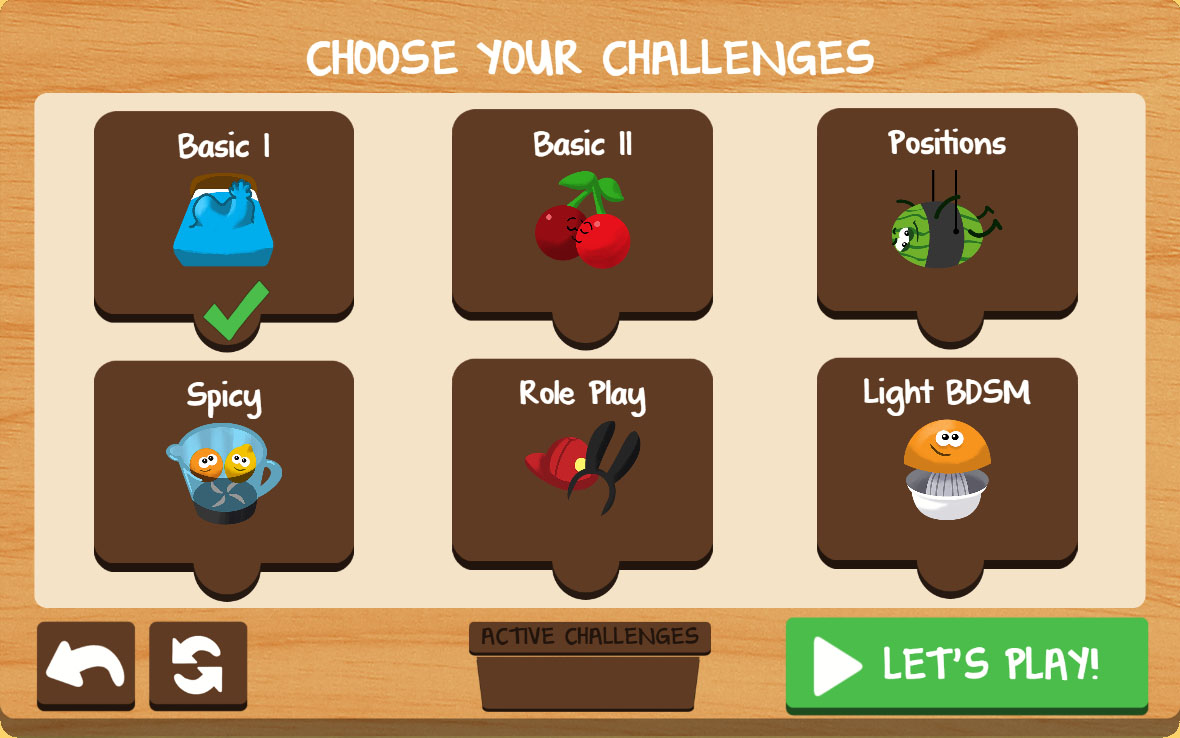Click the green Let's Play button
Screen dimensions: 1180x738
point(966,664)
